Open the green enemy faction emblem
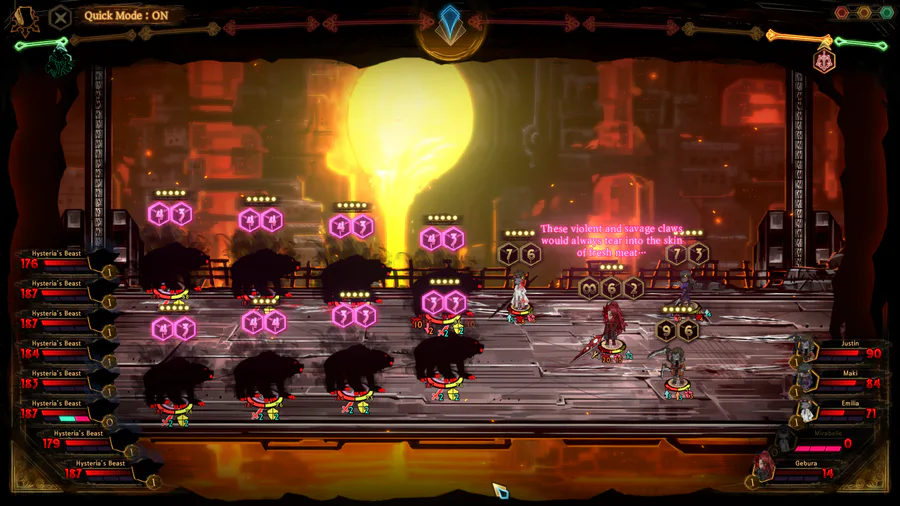Viewport: 900px width, 506px height. coord(59,61)
